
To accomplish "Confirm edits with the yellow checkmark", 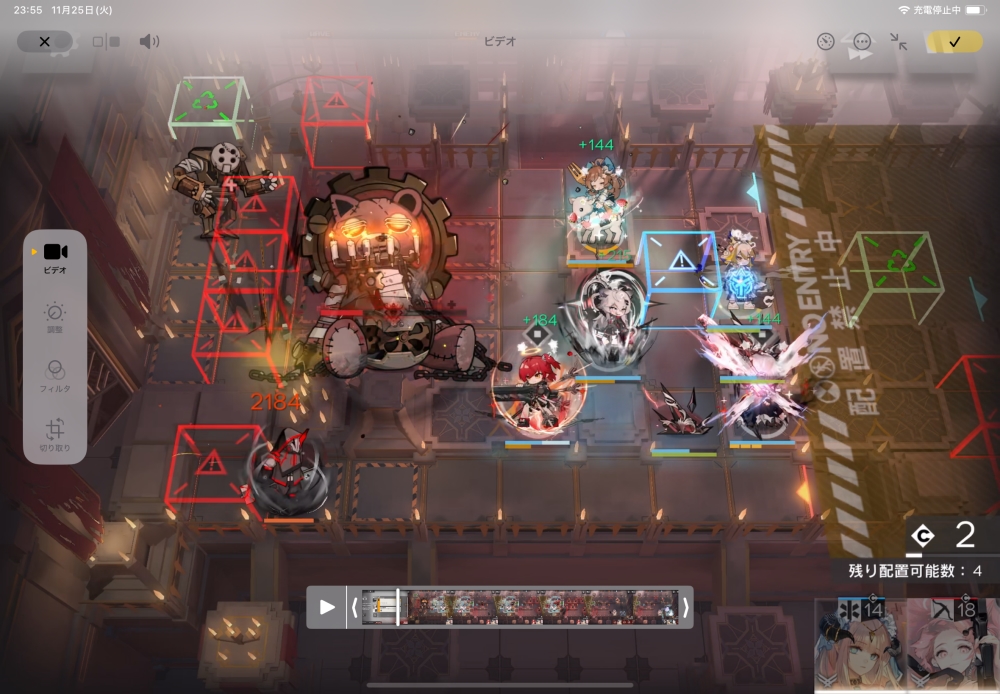I will coord(953,42).
